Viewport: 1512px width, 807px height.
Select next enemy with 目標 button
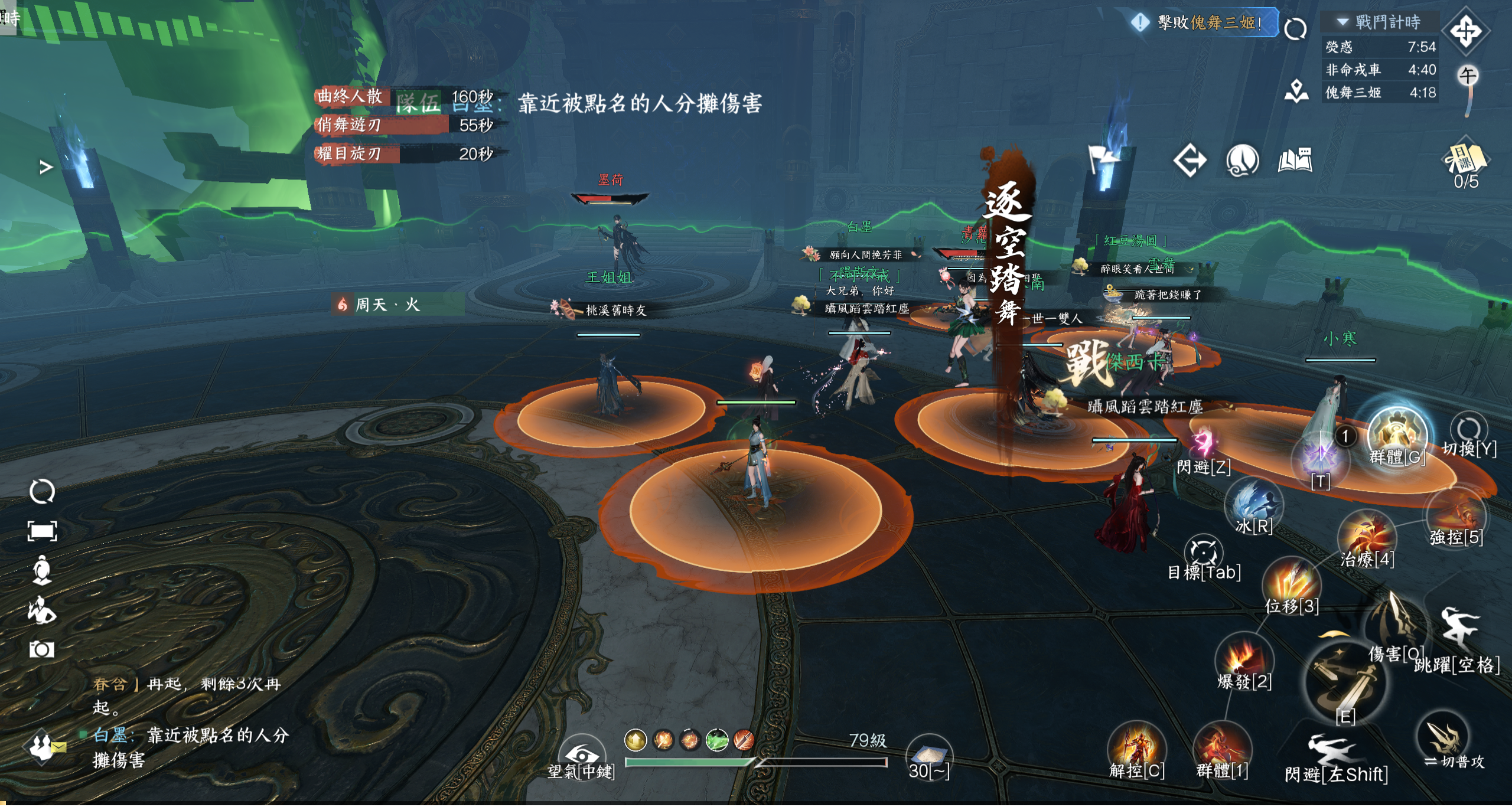pyautogui.click(x=1203, y=553)
